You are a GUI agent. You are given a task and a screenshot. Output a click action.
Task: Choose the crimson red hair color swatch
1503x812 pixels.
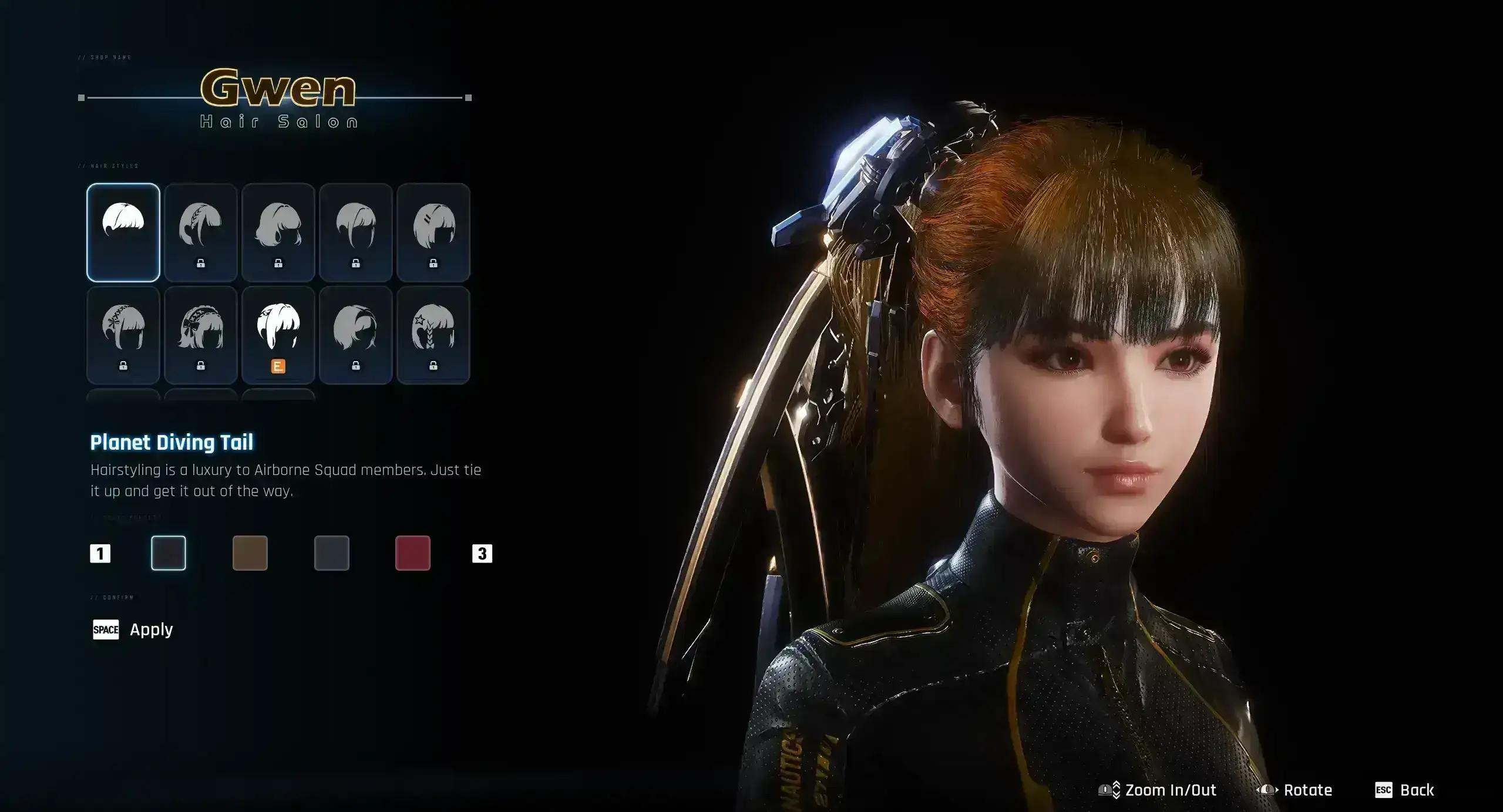413,553
